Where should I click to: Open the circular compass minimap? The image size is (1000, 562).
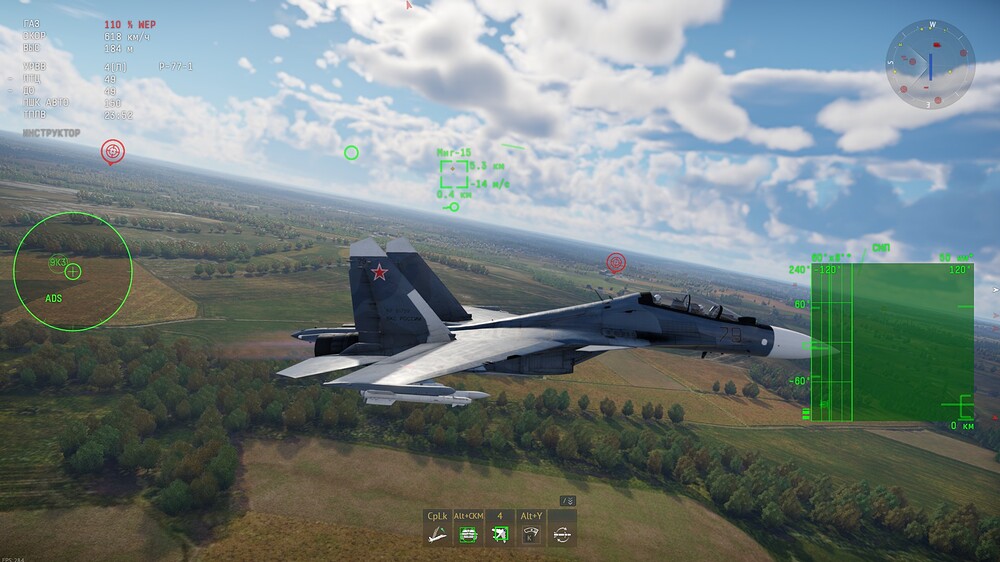[x=930, y=65]
